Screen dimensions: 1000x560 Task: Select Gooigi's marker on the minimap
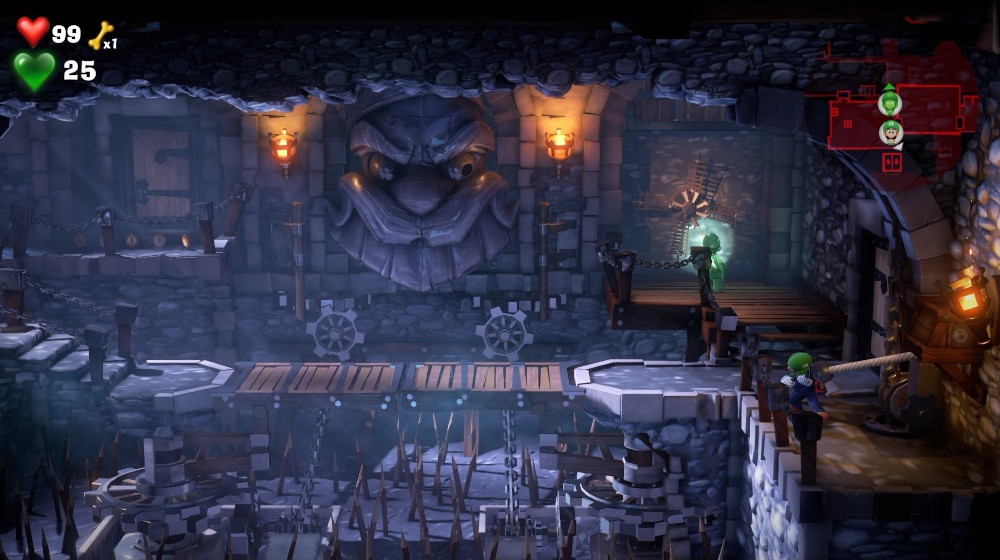click(x=890, y=101)
